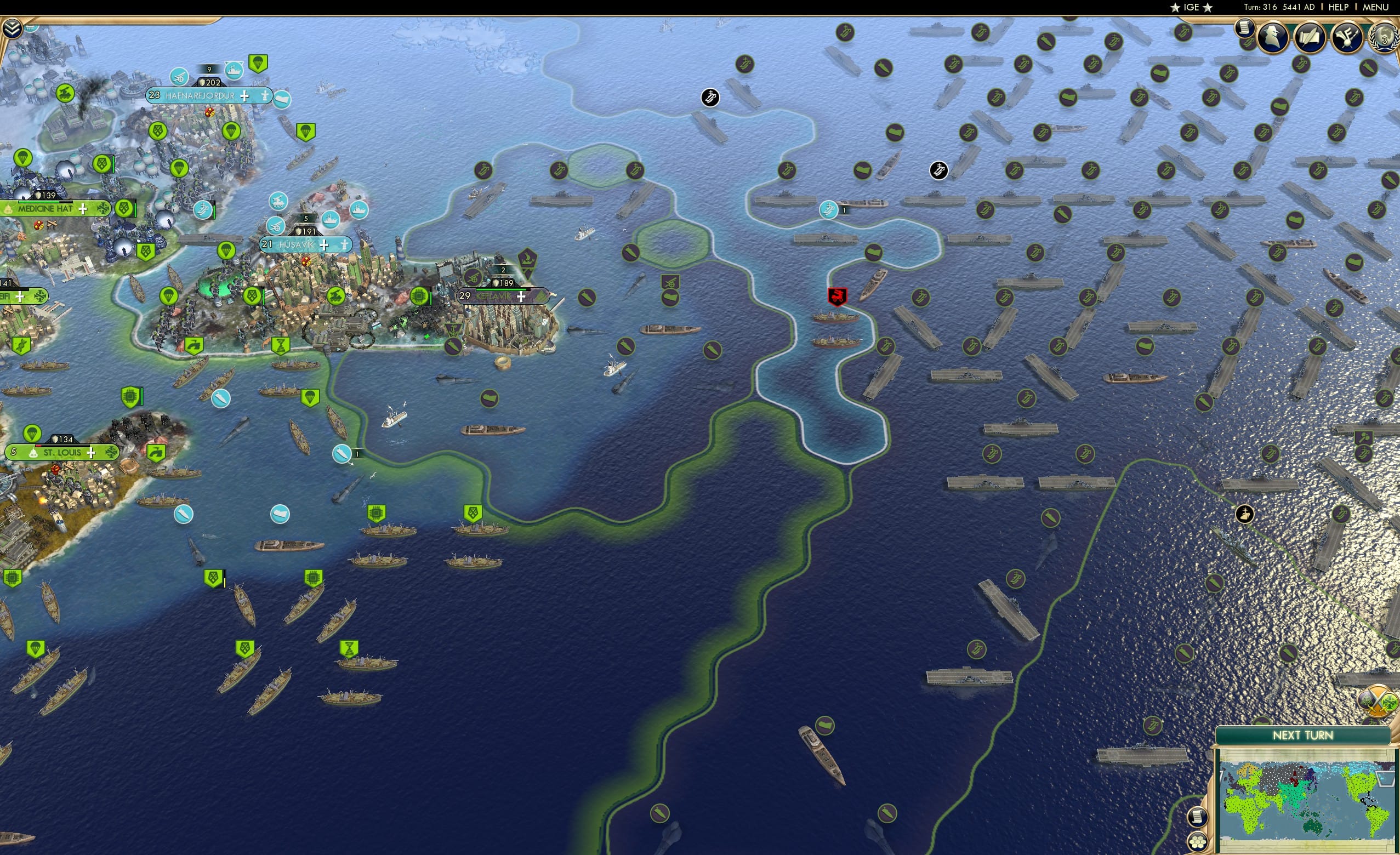Open the notification log scroll icon top-right
The image size is (1400, 855).
[1245, 29]
